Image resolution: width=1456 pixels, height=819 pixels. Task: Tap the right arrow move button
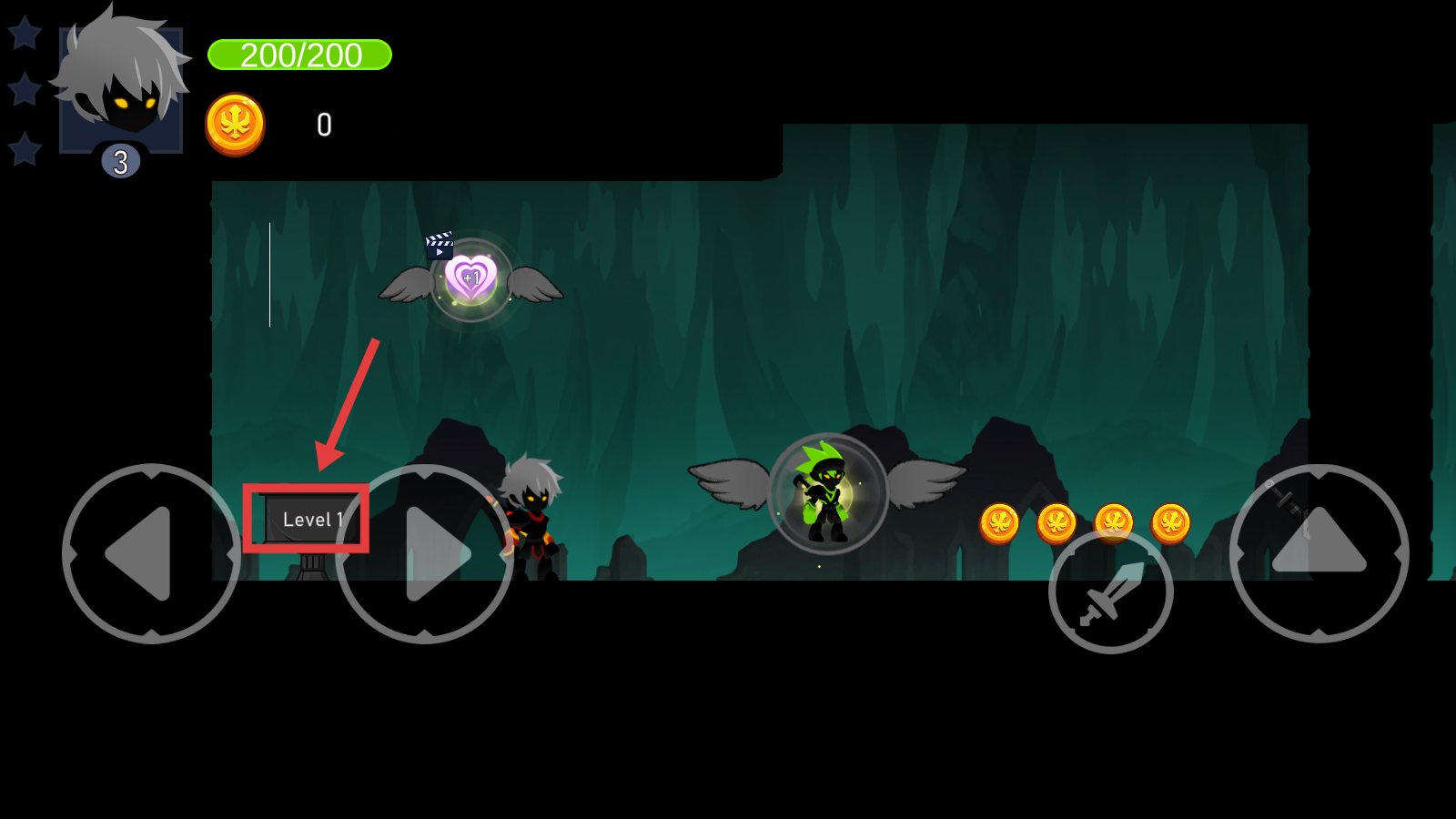point(425,553)
